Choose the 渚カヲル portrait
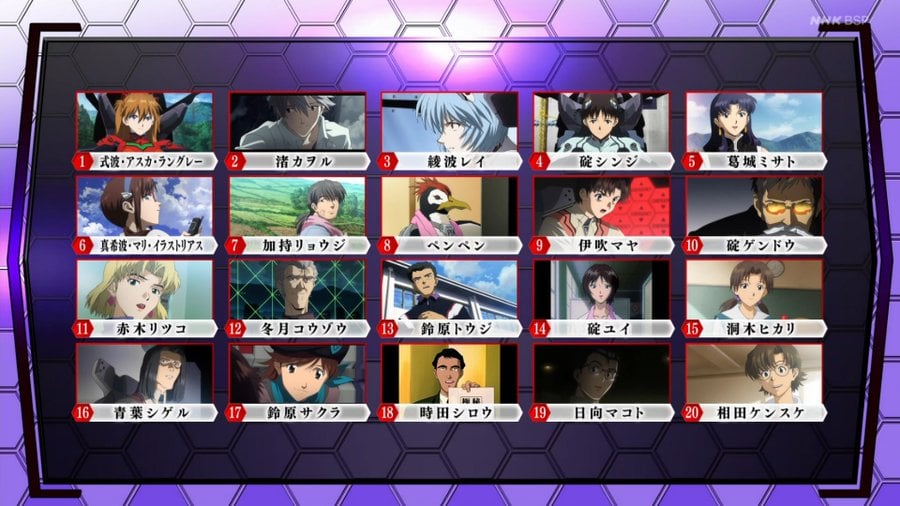Screen dimensions: 900x506 pos(297,122)
